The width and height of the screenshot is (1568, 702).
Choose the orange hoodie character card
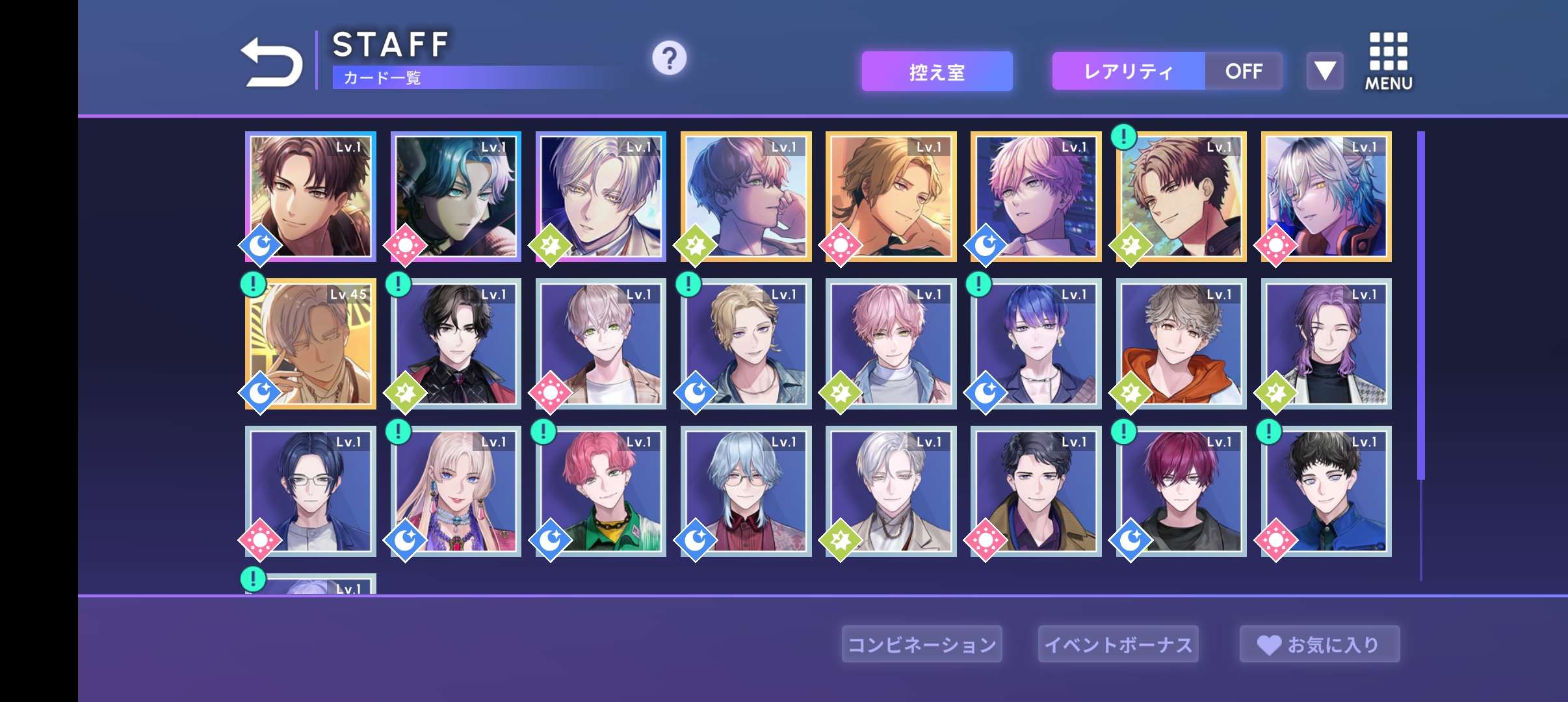(1181, 344)
